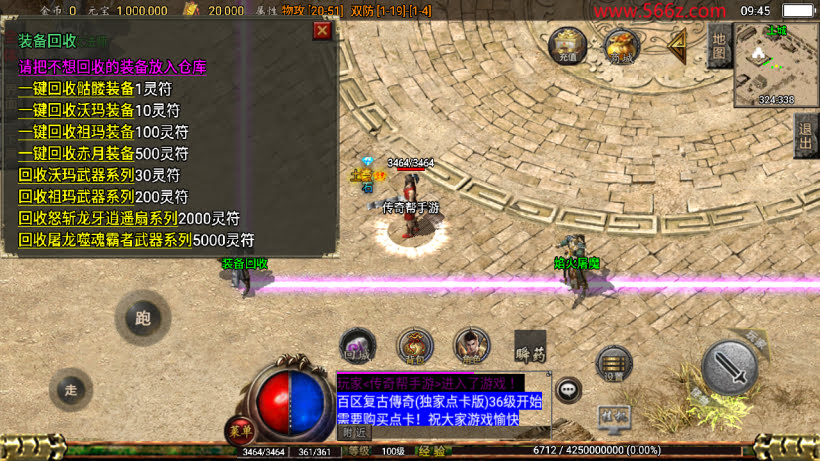Click the town minimap
The image size is (820, 461).
tap(776, 64)
